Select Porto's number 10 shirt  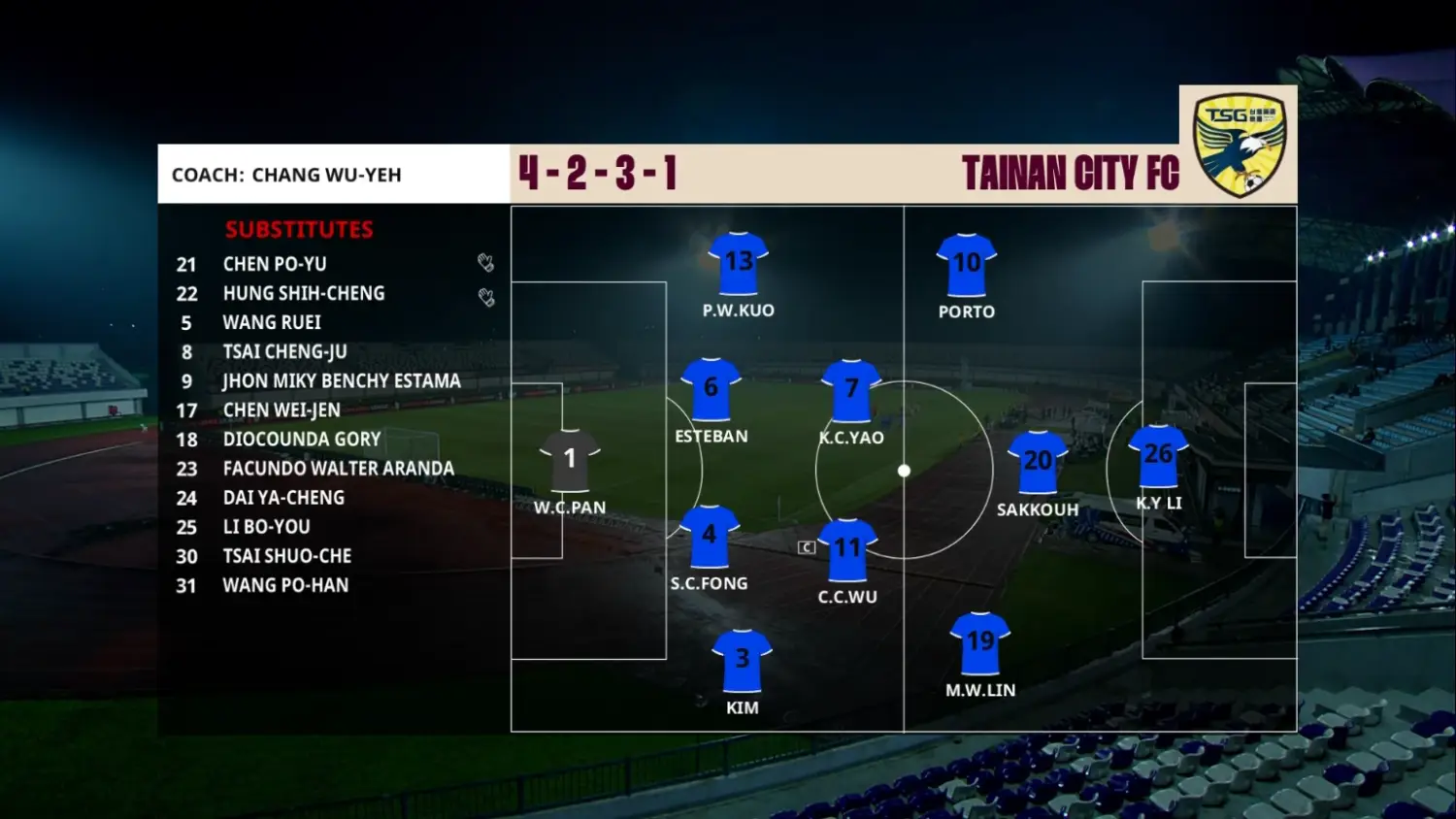point(967,264)
